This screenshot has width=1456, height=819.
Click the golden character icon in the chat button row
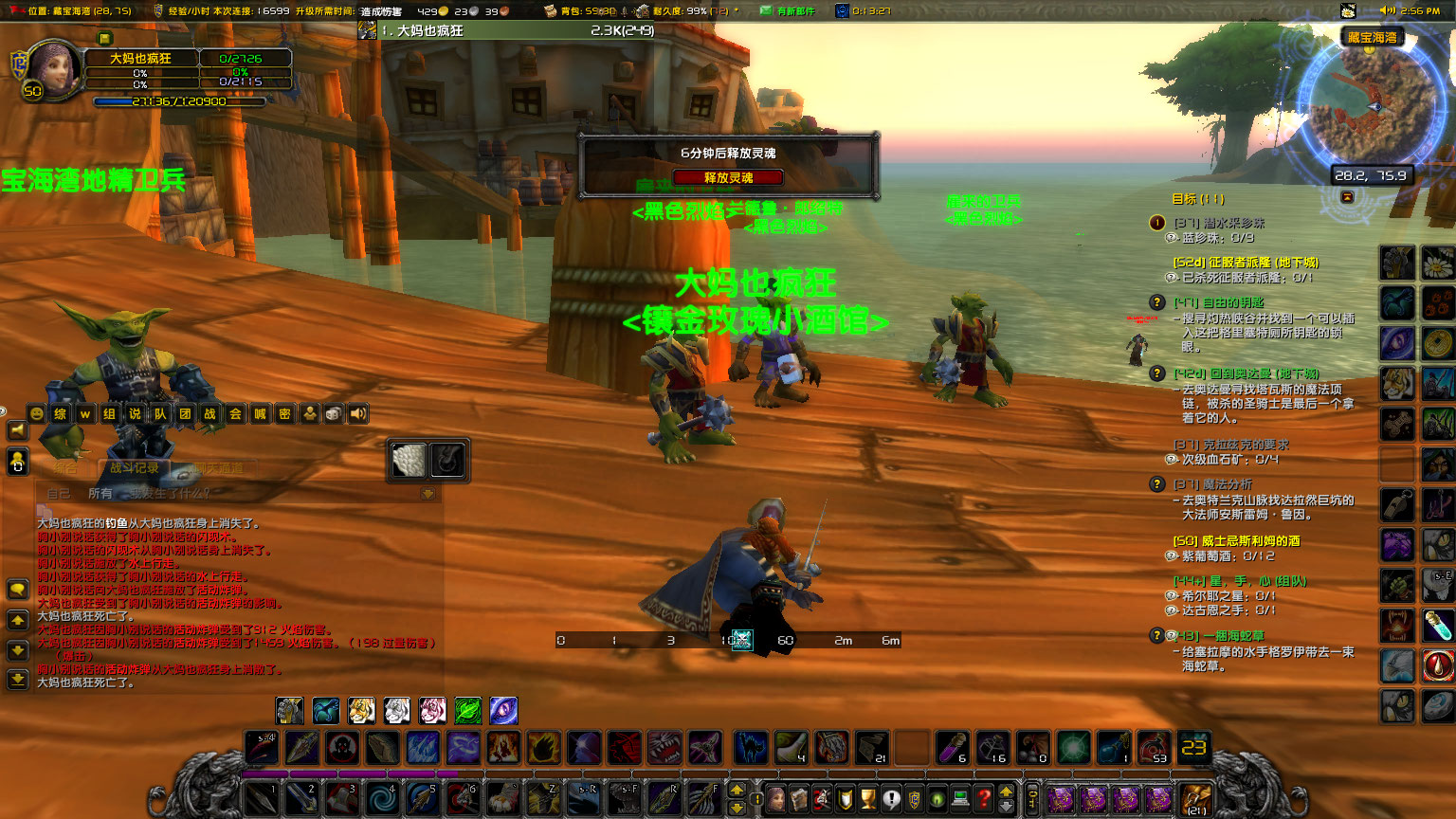pos(310,414)
